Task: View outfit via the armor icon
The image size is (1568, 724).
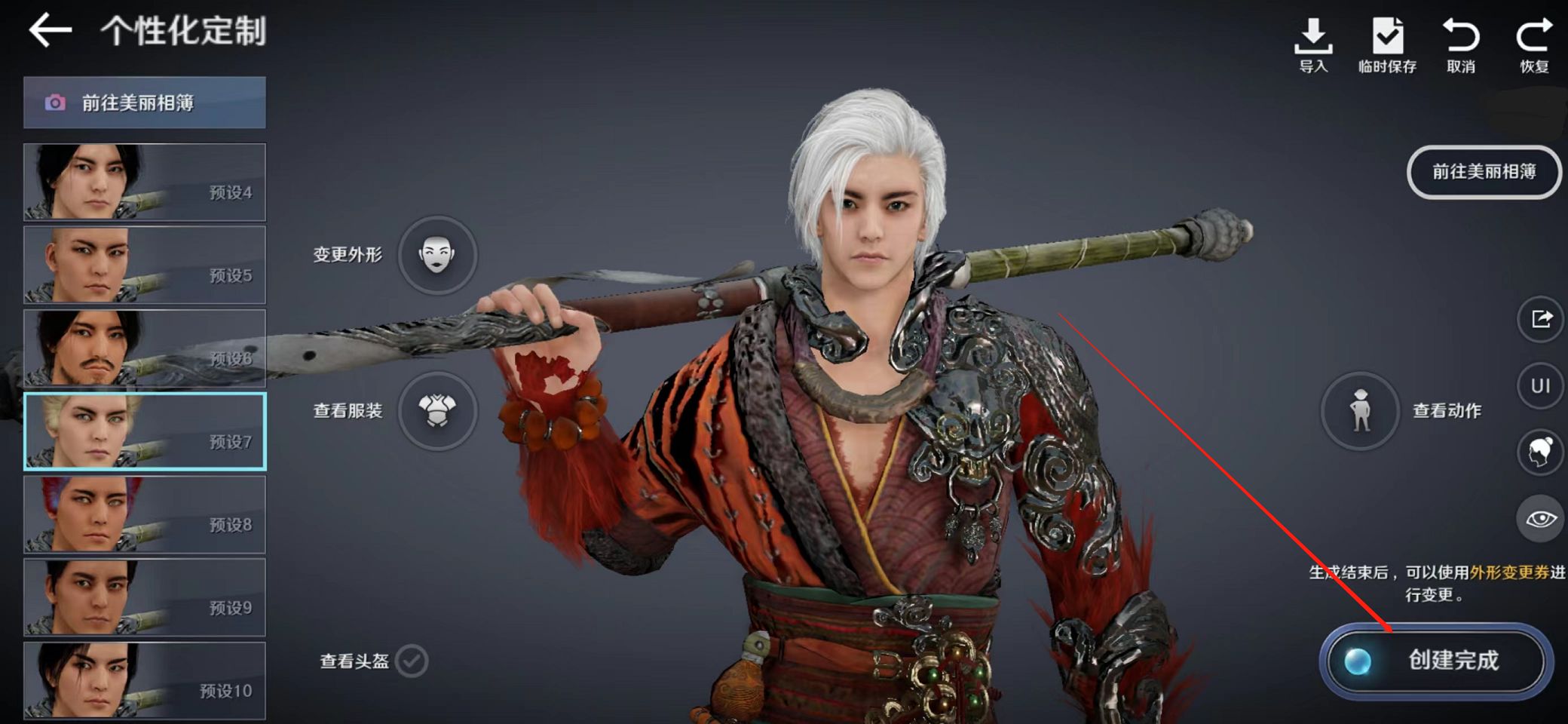Action: point(437,410)
